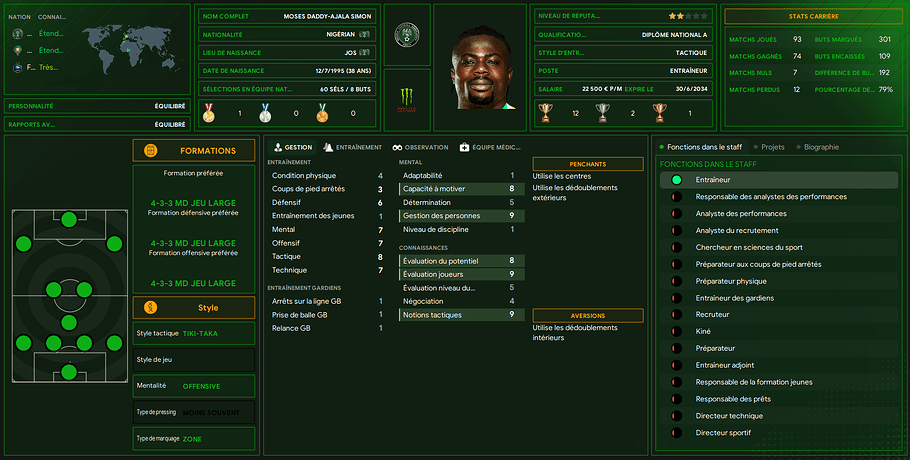Pick the Préparateur physique role
This screenshot has width=910, height=460.
731,281
